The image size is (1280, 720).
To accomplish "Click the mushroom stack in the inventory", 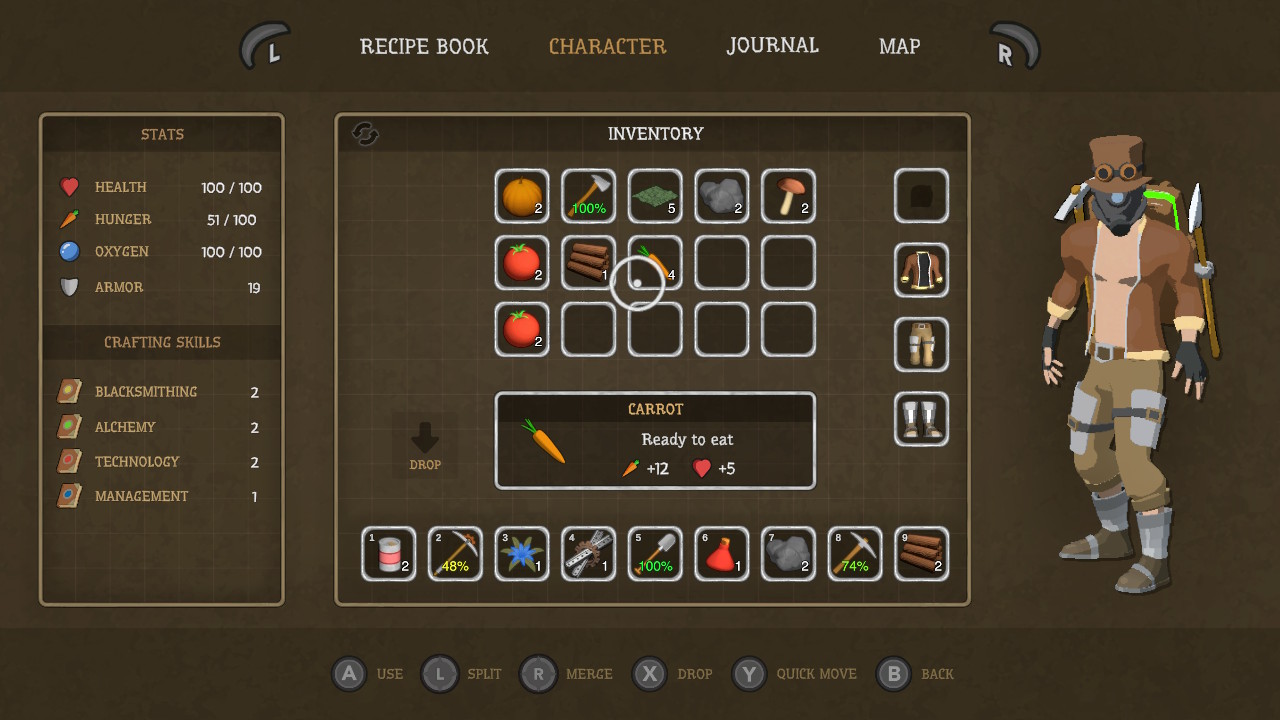I will pyautogui.click(x=788, y=196).
